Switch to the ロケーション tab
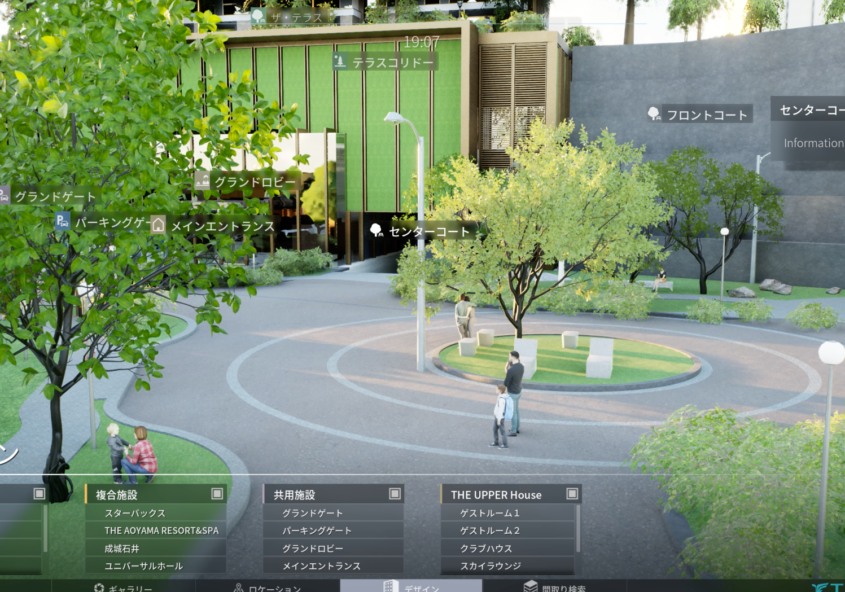The image size is (845, 592). tap(265, 587)
